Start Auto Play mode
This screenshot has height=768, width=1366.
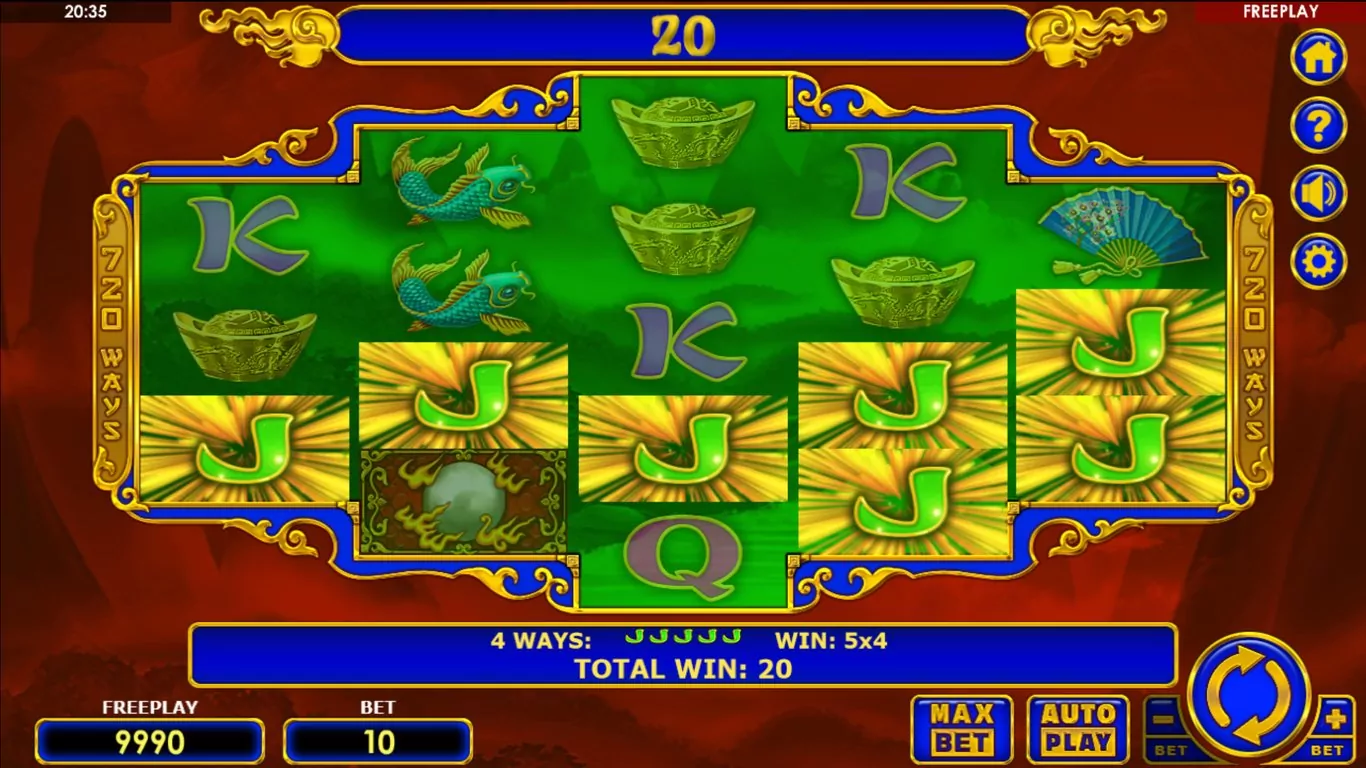pos(1077,729)
